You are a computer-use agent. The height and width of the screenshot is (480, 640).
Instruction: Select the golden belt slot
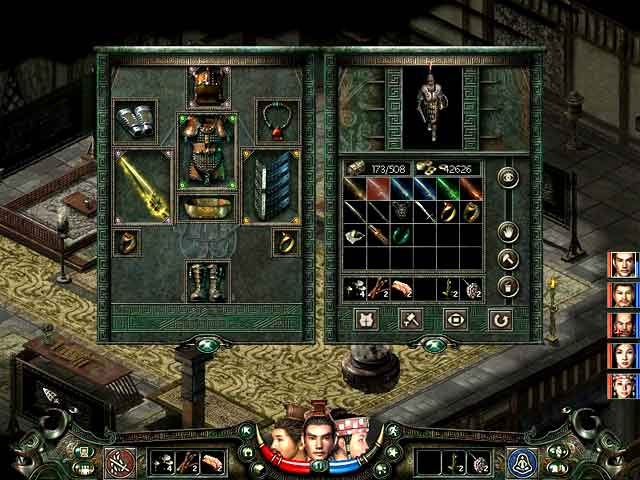coord(208,208)
